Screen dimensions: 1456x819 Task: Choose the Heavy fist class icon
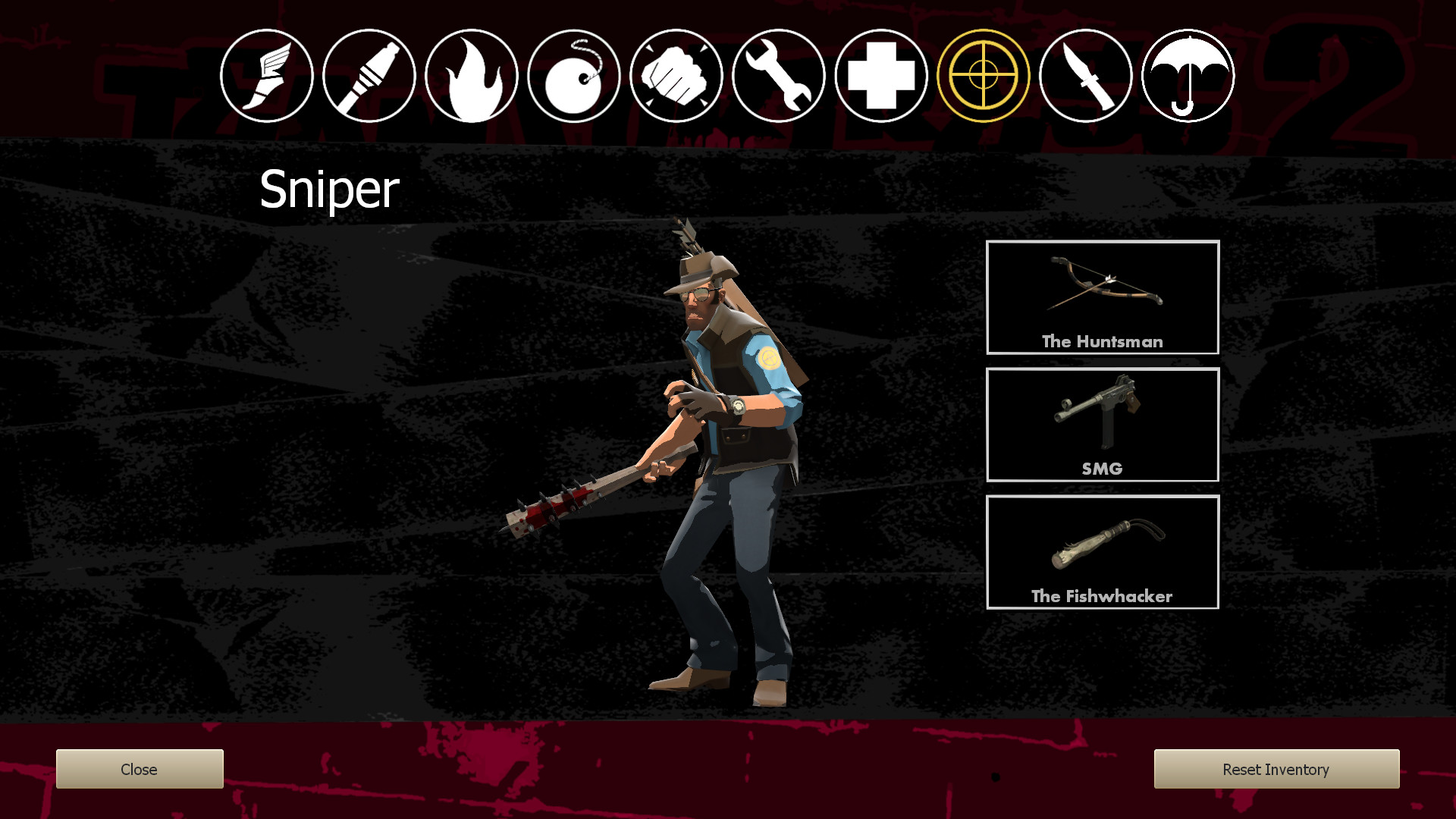676,75
